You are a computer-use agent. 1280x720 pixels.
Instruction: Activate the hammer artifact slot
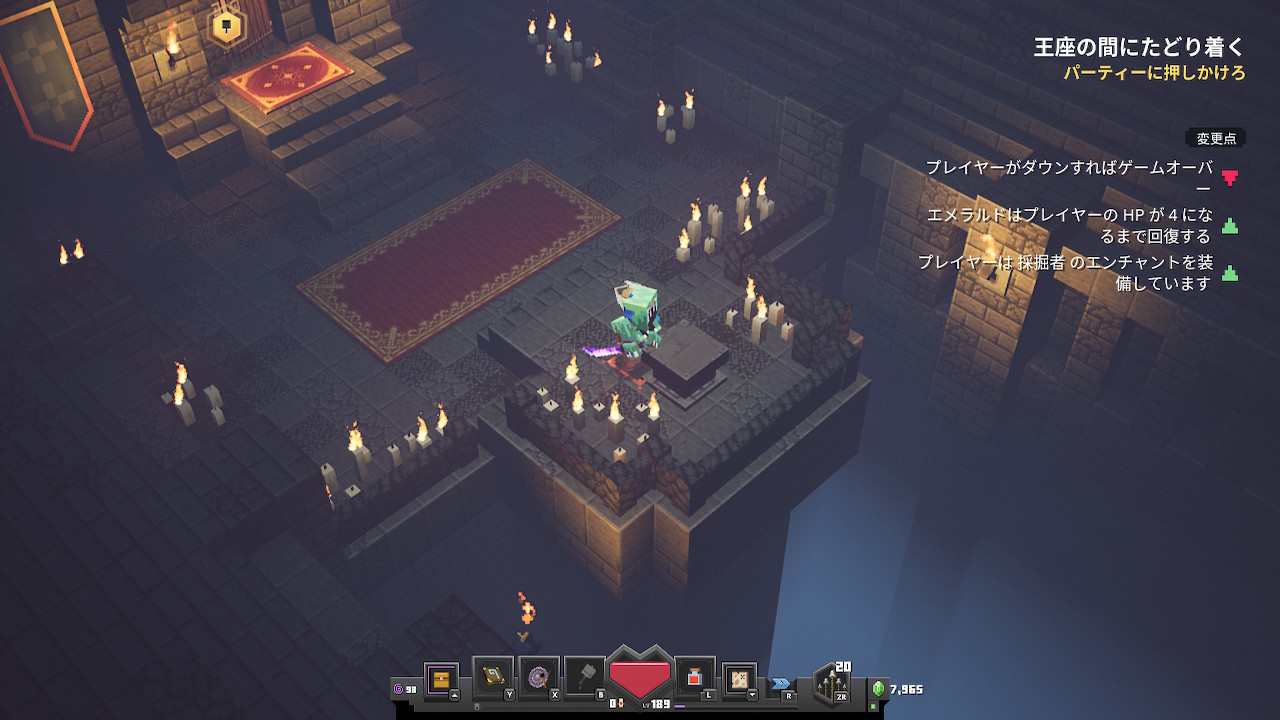tap(584, 677)
